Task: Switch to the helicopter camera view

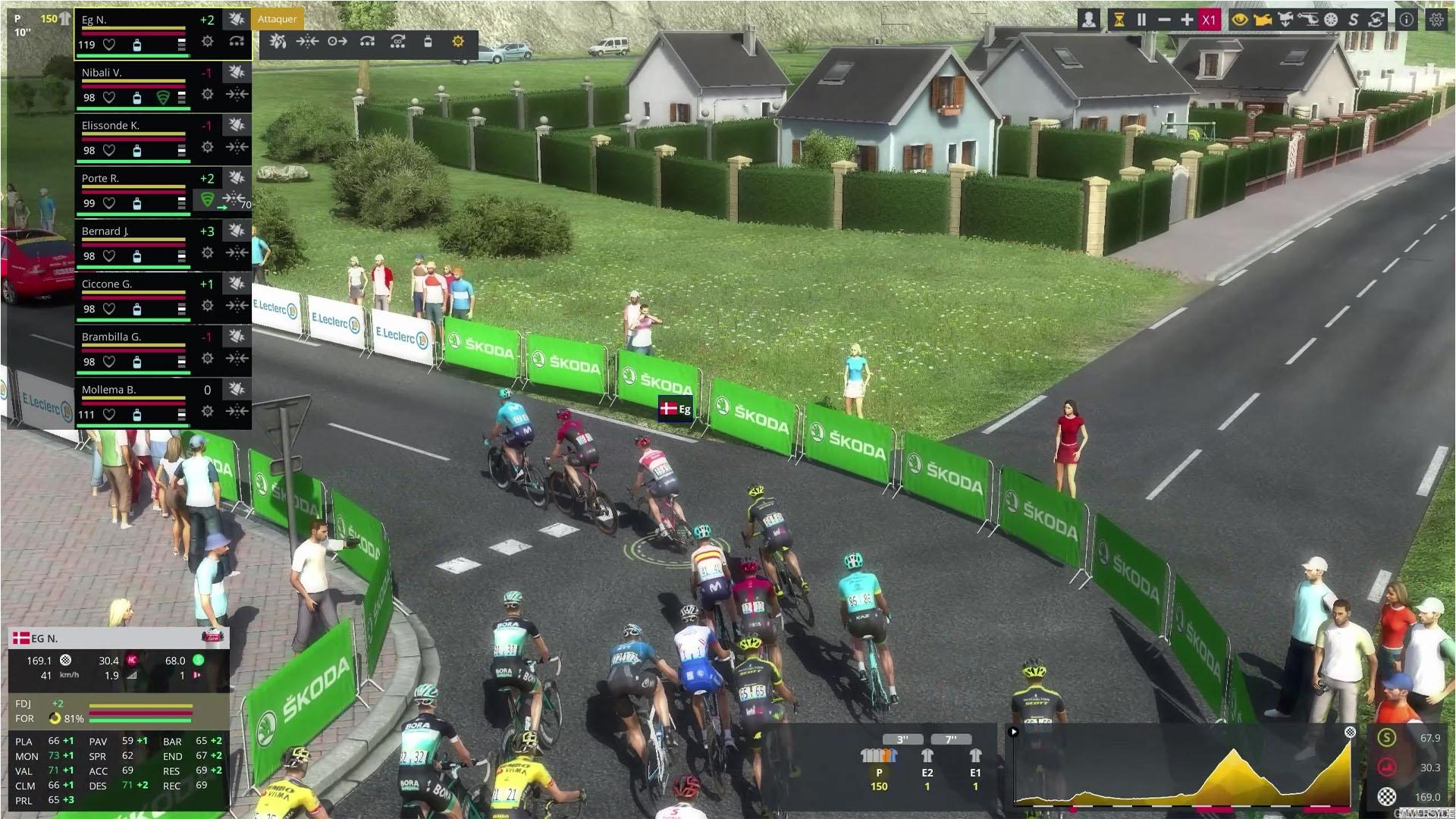Action: pyautogui.click(x=1308, y=20)
